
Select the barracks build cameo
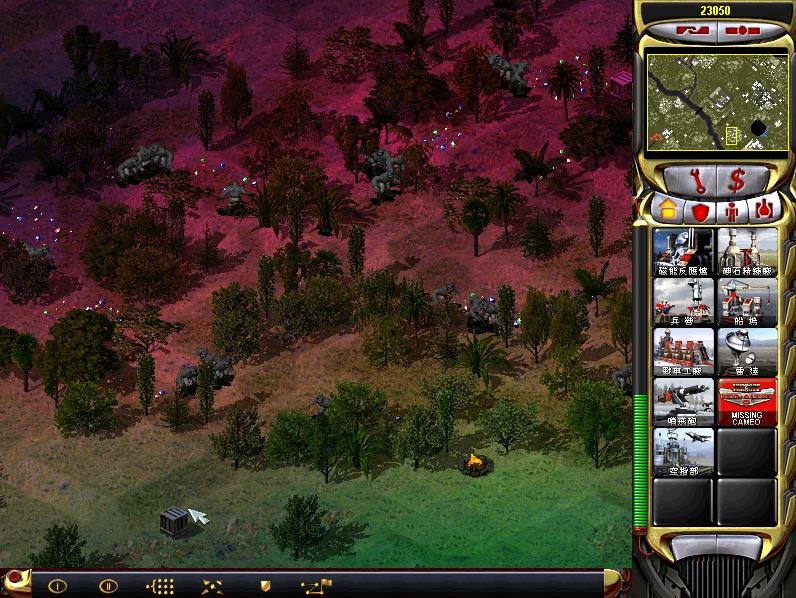pyautogui.click(x=683, y=301)
